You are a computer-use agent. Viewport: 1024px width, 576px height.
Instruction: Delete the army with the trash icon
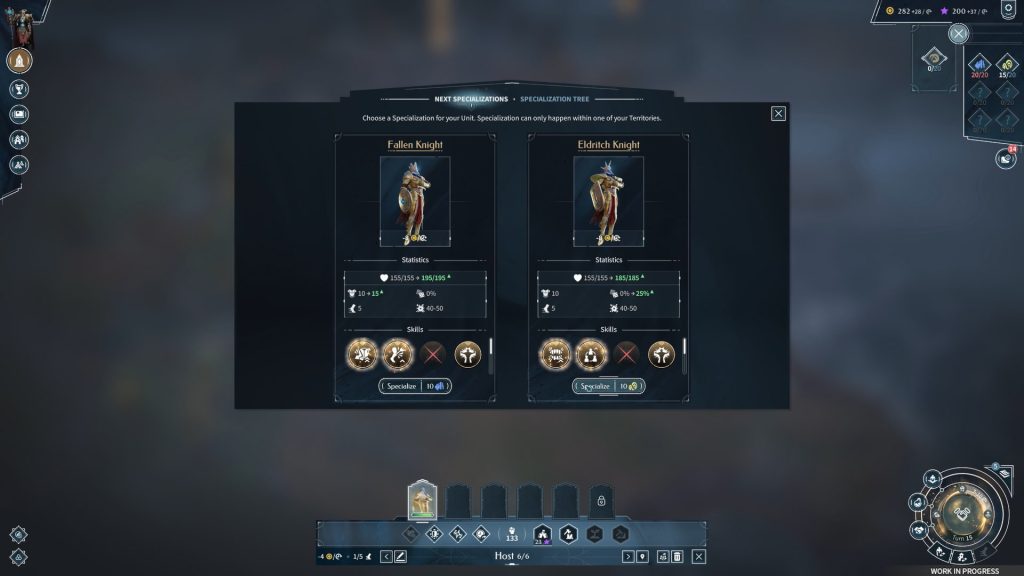click(677, 556)
